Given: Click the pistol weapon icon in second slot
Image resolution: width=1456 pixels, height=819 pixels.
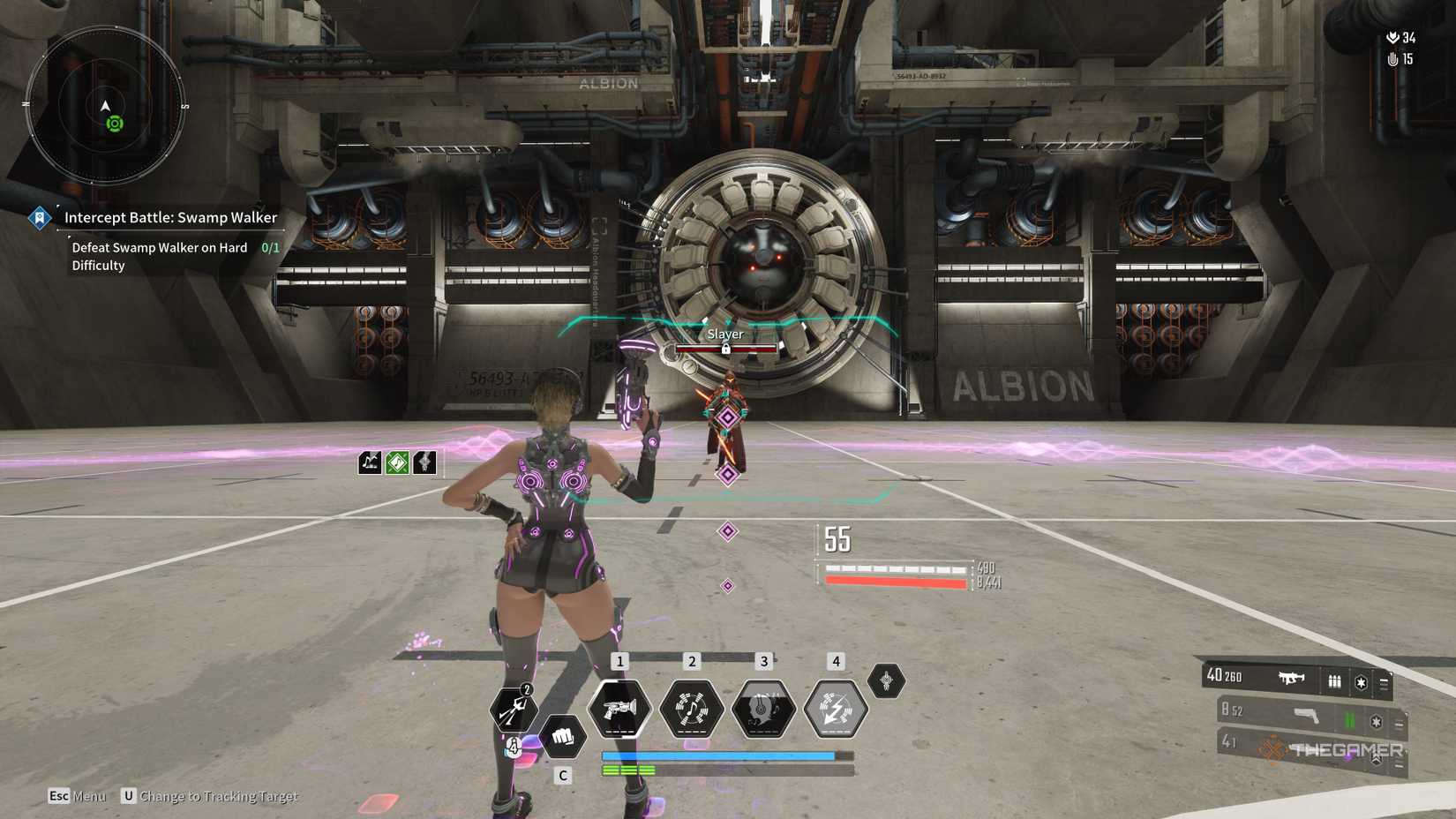Looking at the screenshot, I should [1305, 714].
